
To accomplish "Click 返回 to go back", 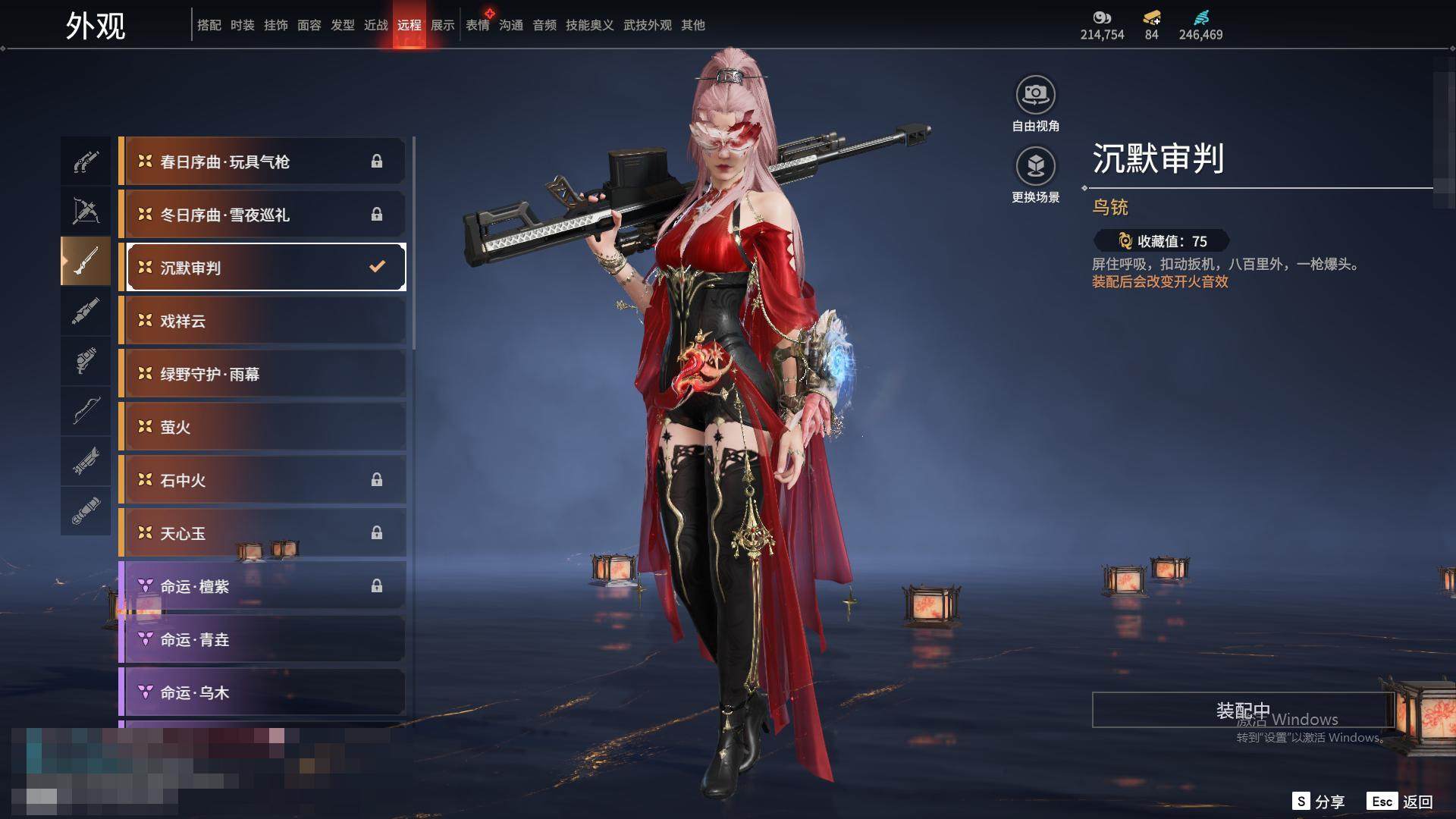I will [1401, 802].
